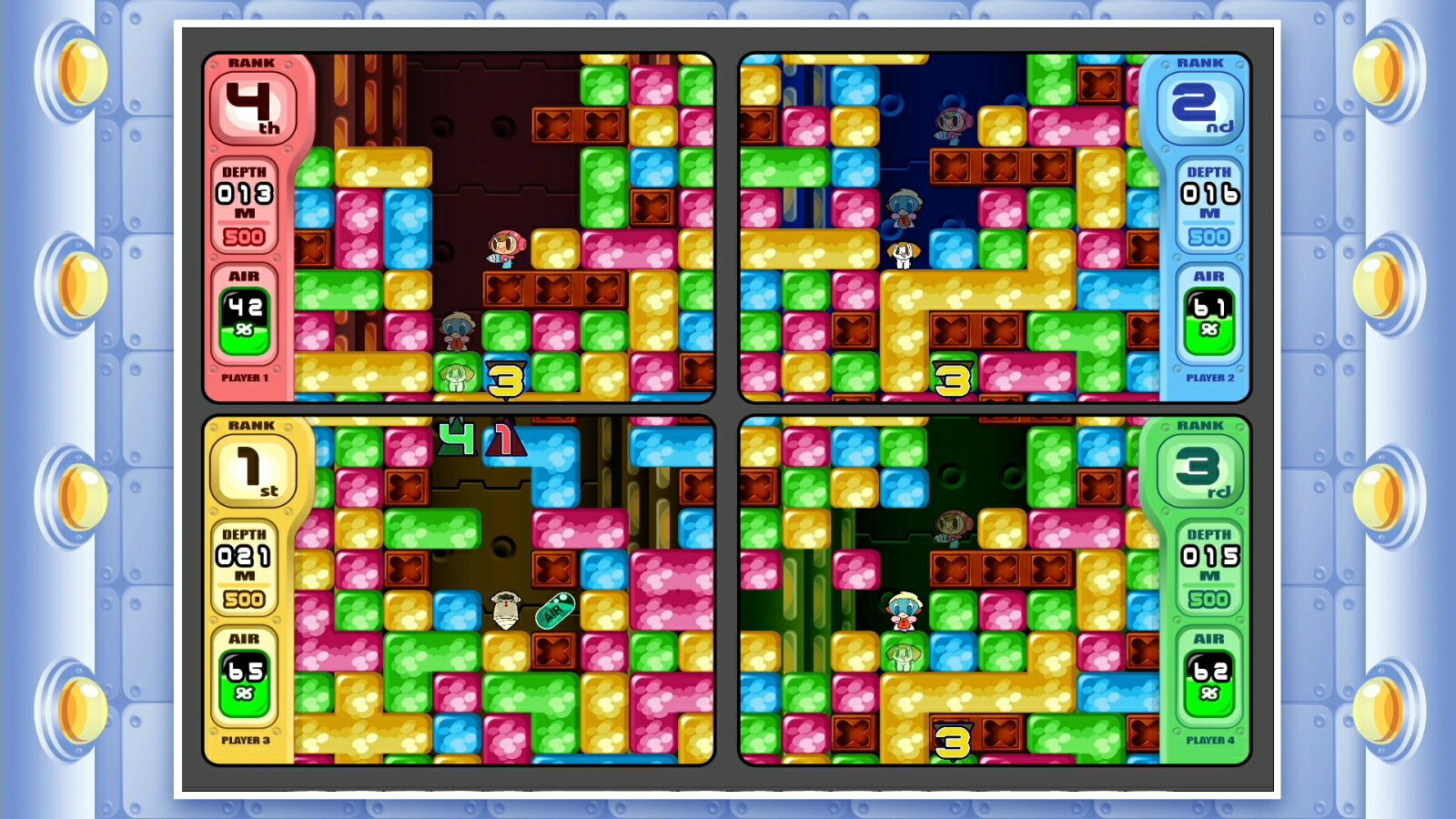Image resolution: width=1456 pixels, height=819 pixels.
Task: Toggle Player 4's AIR gauge showing 62
Action: [1207, 680]
